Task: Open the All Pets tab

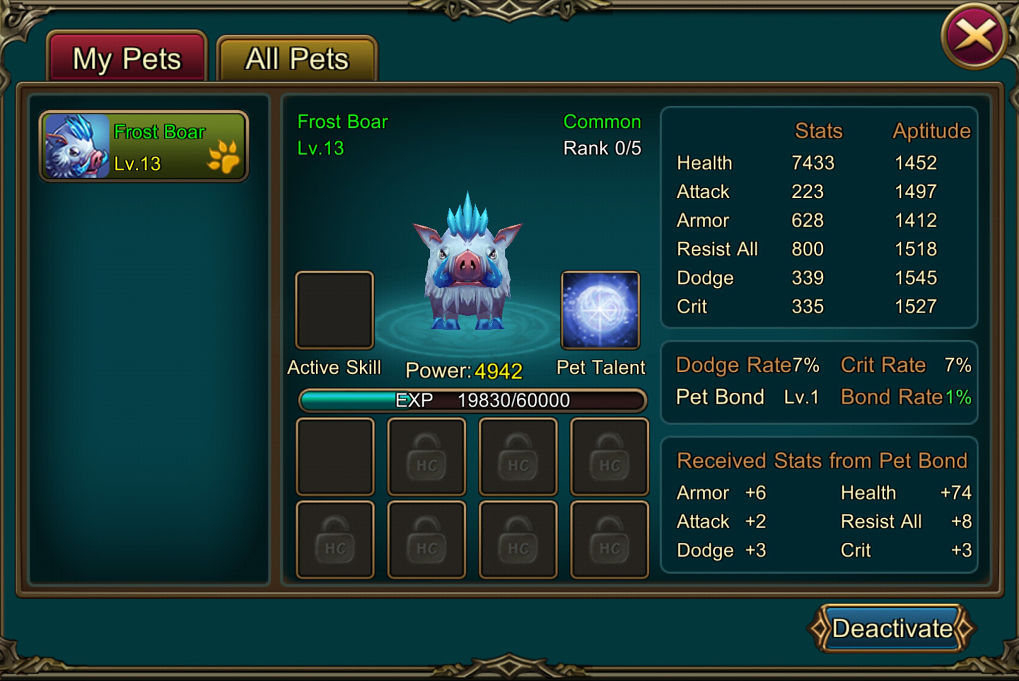Action: tap(297, 59)
